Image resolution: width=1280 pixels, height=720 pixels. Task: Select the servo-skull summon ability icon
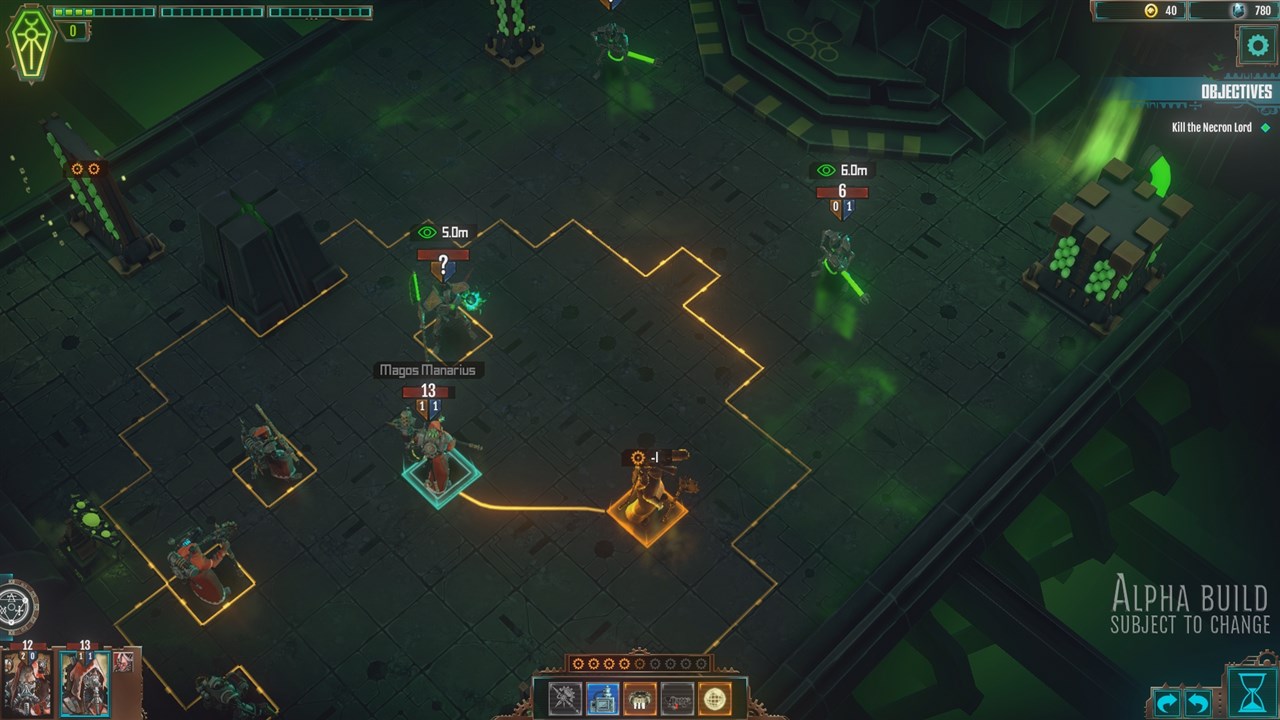639,697
